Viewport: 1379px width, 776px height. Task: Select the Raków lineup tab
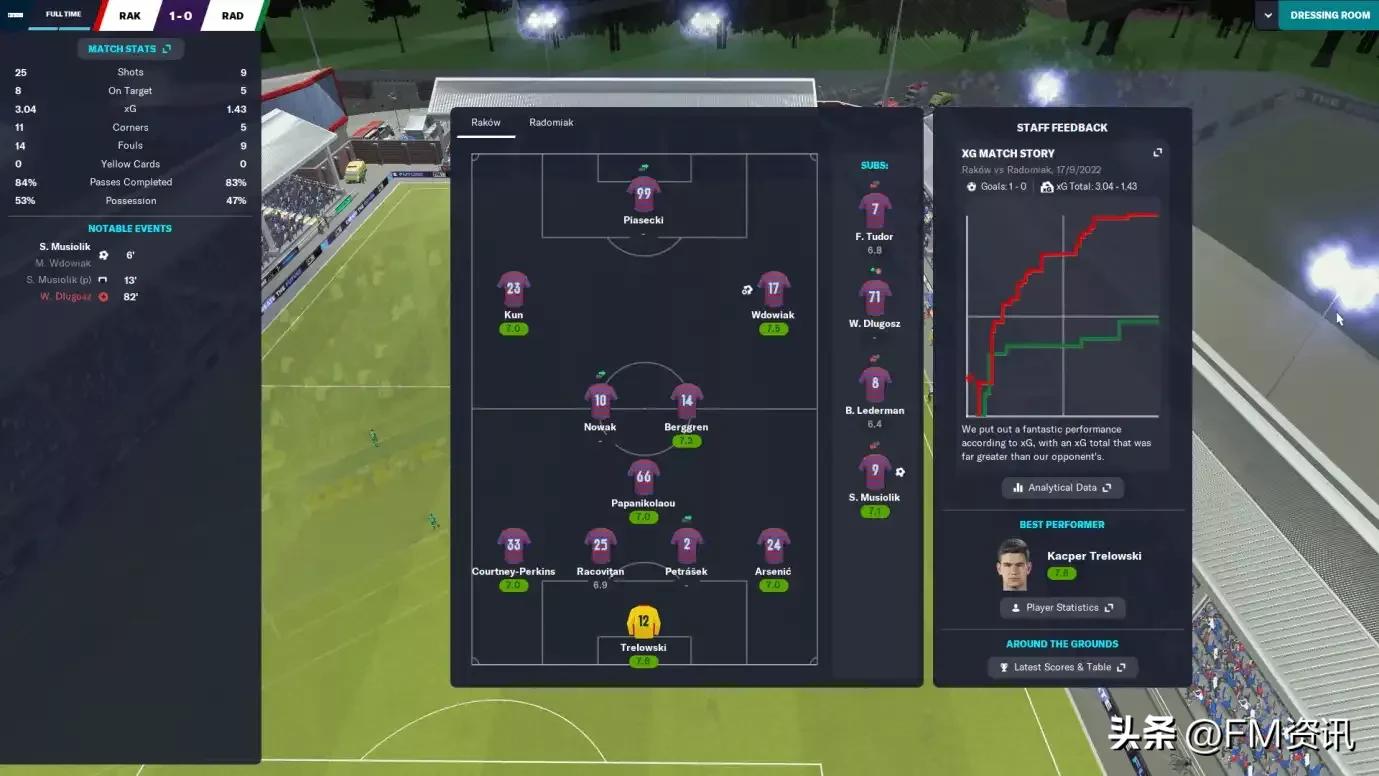coord(486,122)
